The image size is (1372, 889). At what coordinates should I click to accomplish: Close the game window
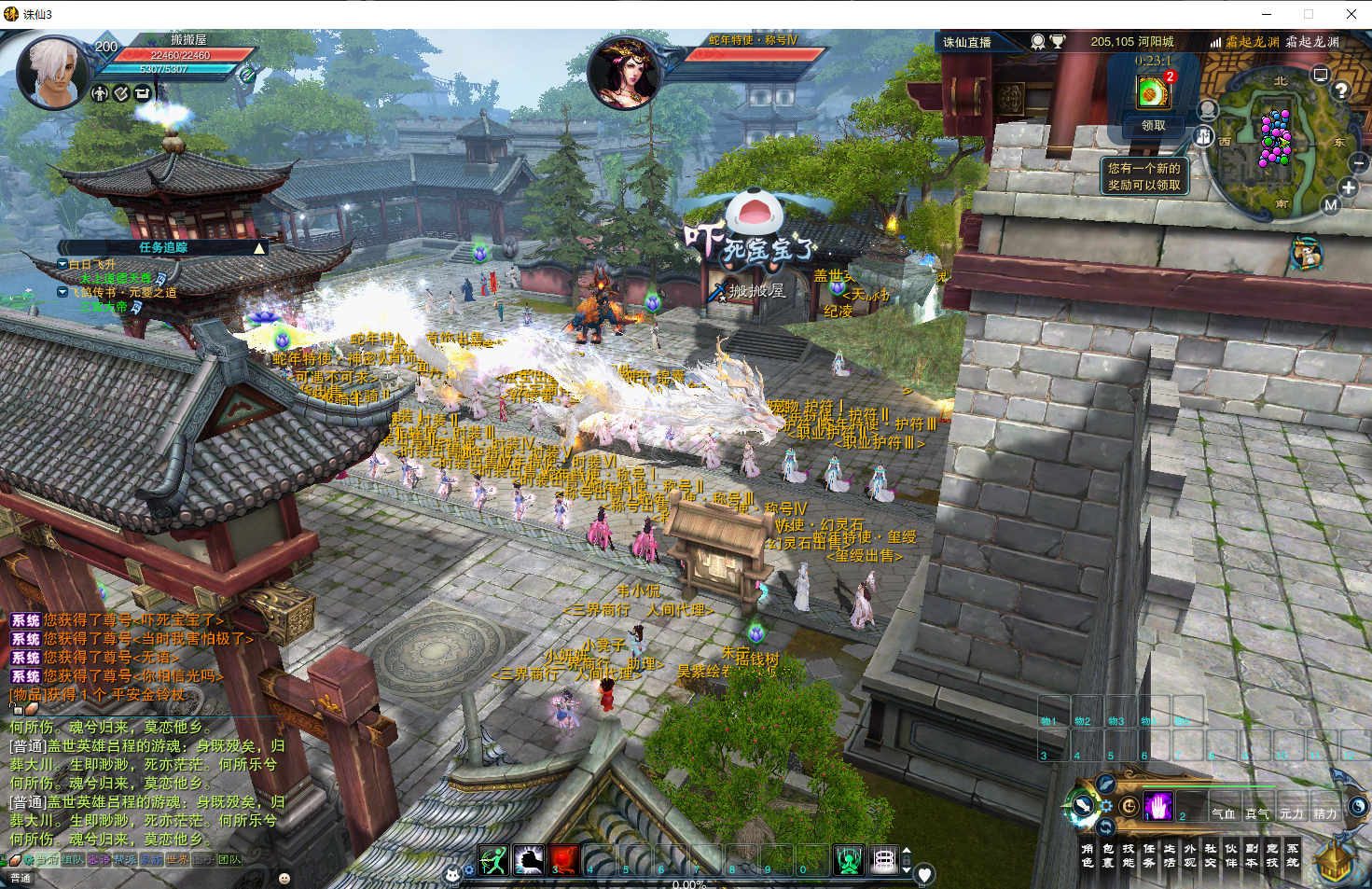[x=1351, y=14]
